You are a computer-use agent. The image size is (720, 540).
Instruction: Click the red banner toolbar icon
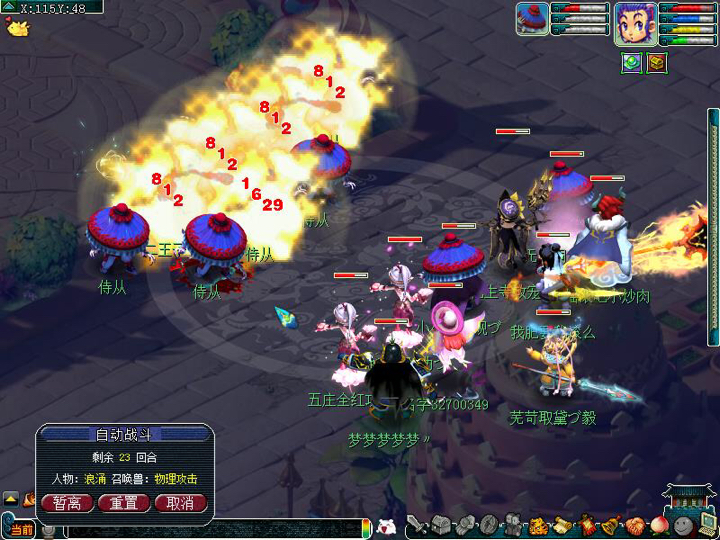click(x=586, y=525)
